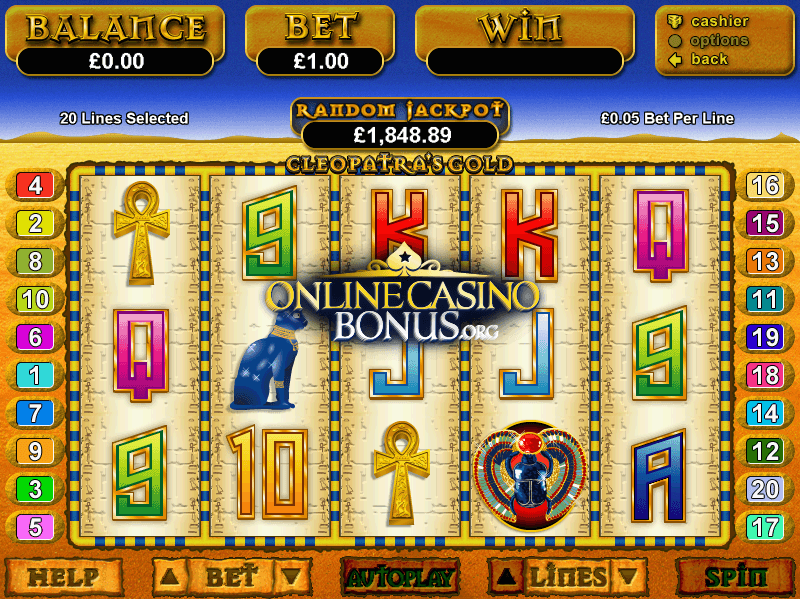802x599 pixels.
Task: Decrease the number of lines
Action: coord(627,577)
